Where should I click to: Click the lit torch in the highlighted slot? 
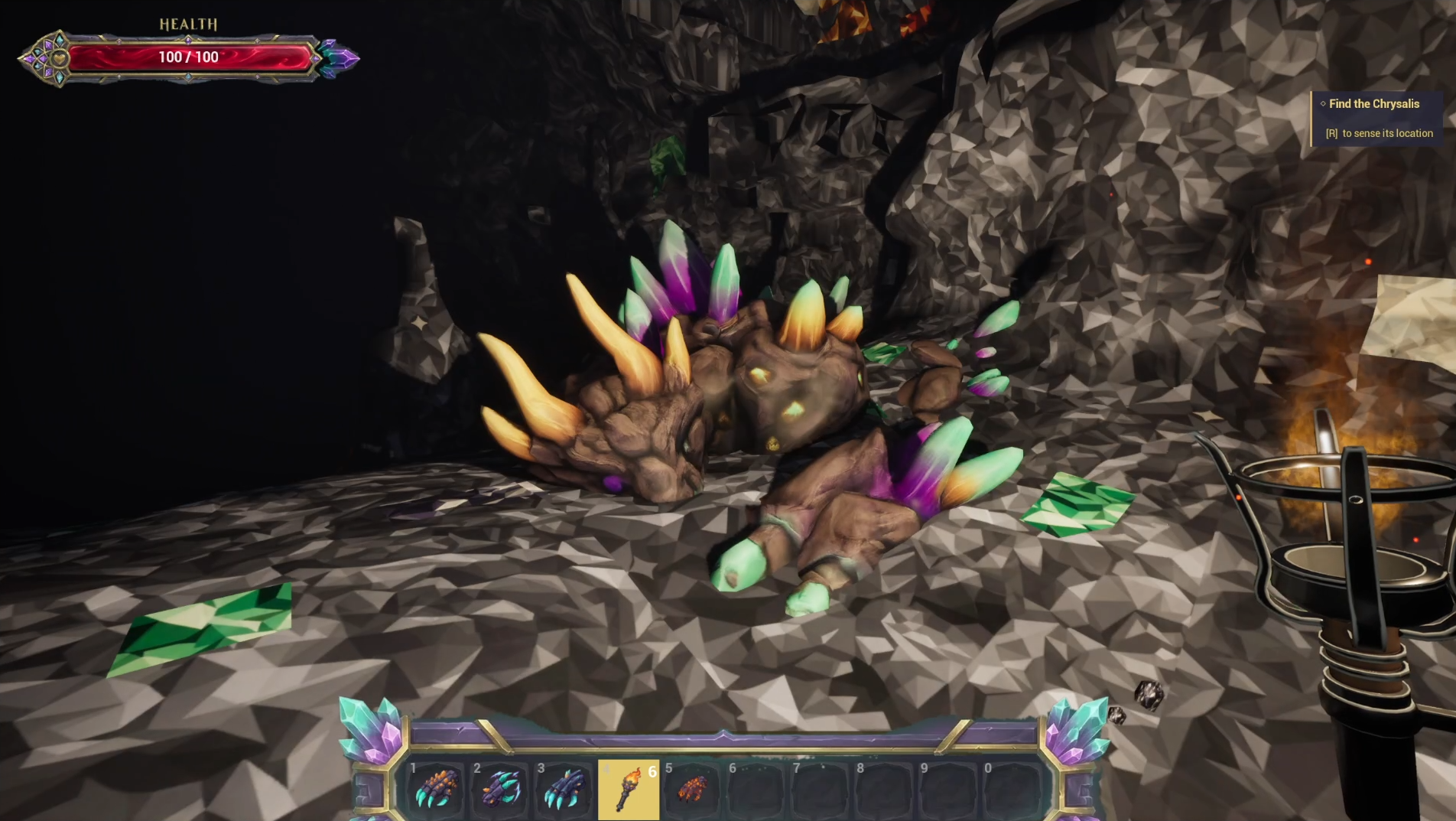(x=629, y=792)
